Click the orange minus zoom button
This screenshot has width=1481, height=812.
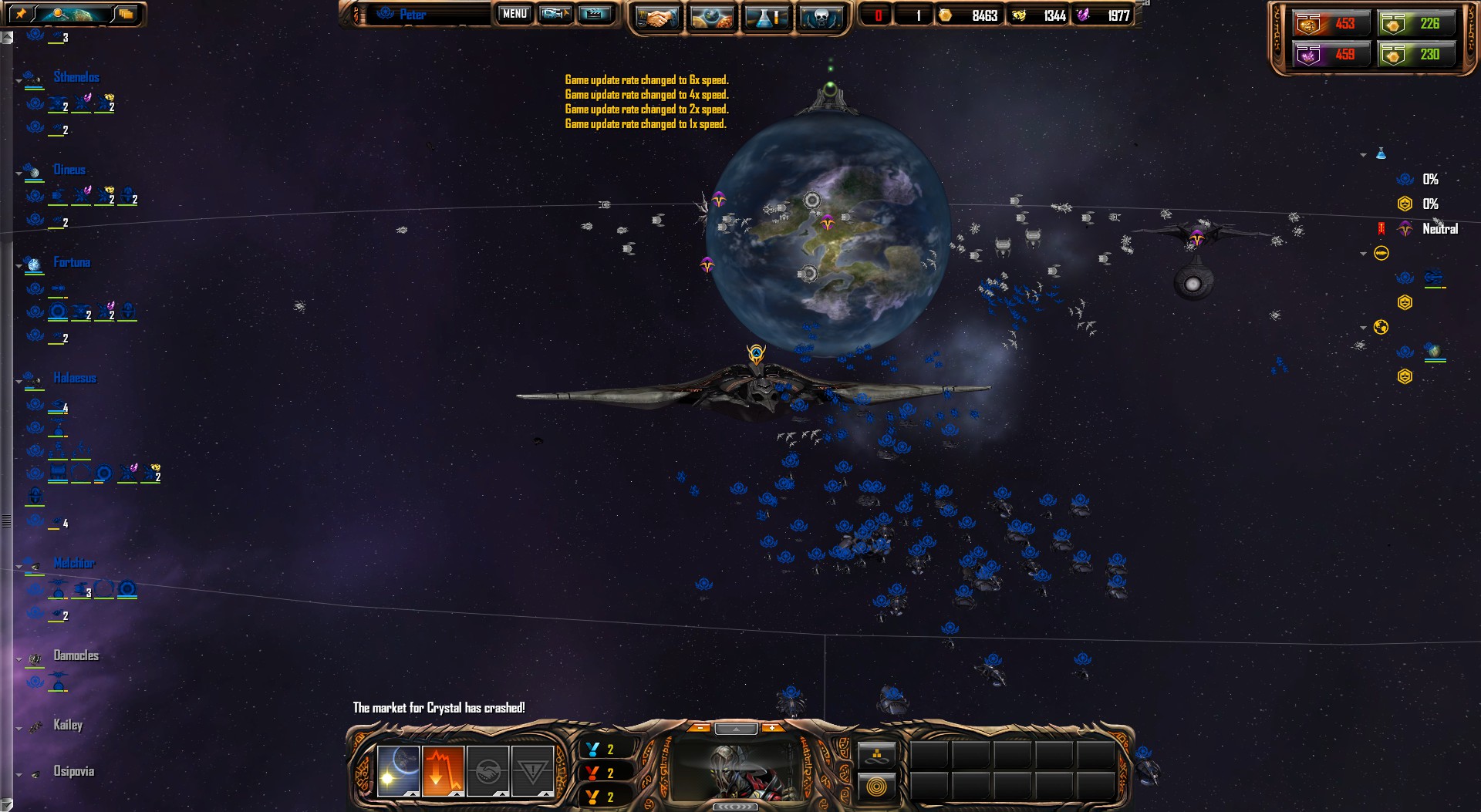point(700,727)
